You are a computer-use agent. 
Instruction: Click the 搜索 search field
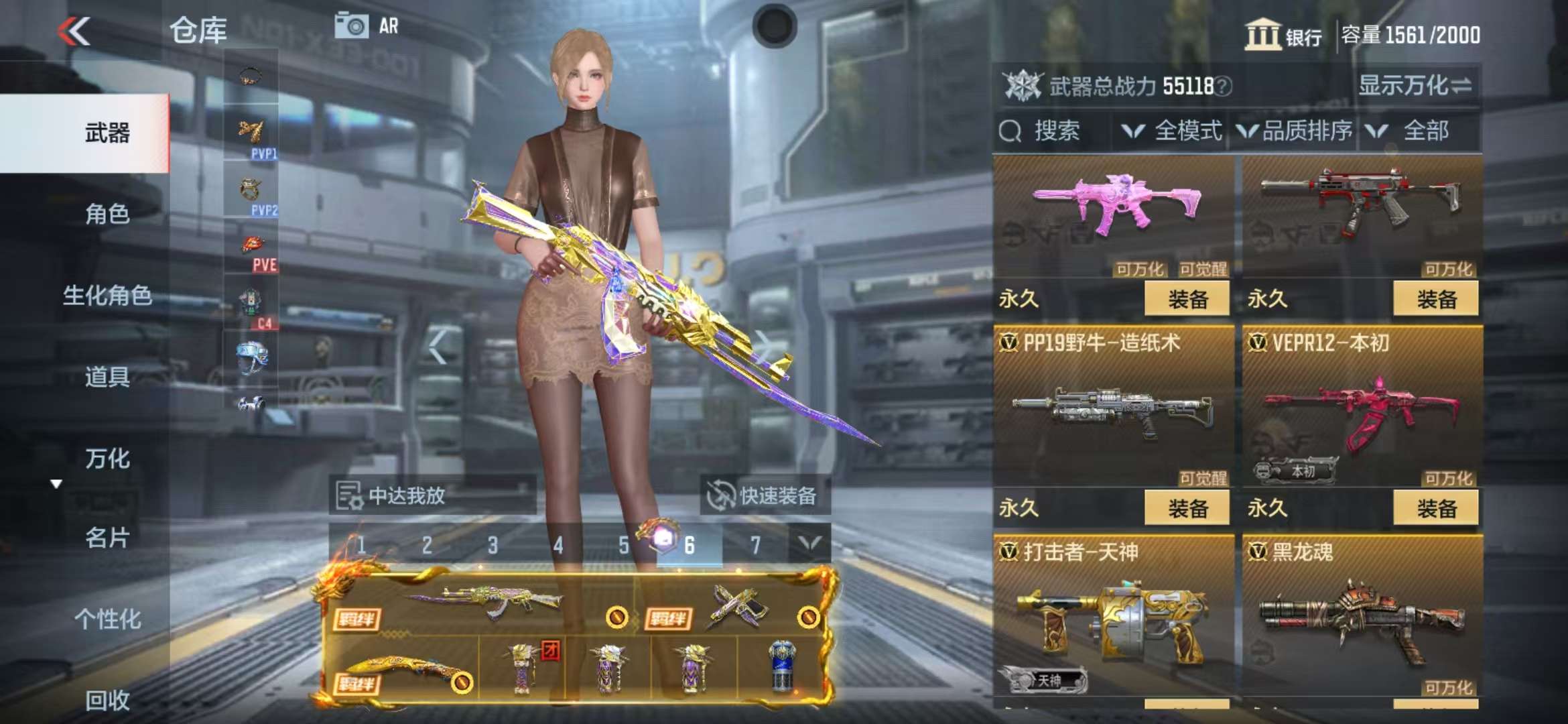click(1054, 131)
